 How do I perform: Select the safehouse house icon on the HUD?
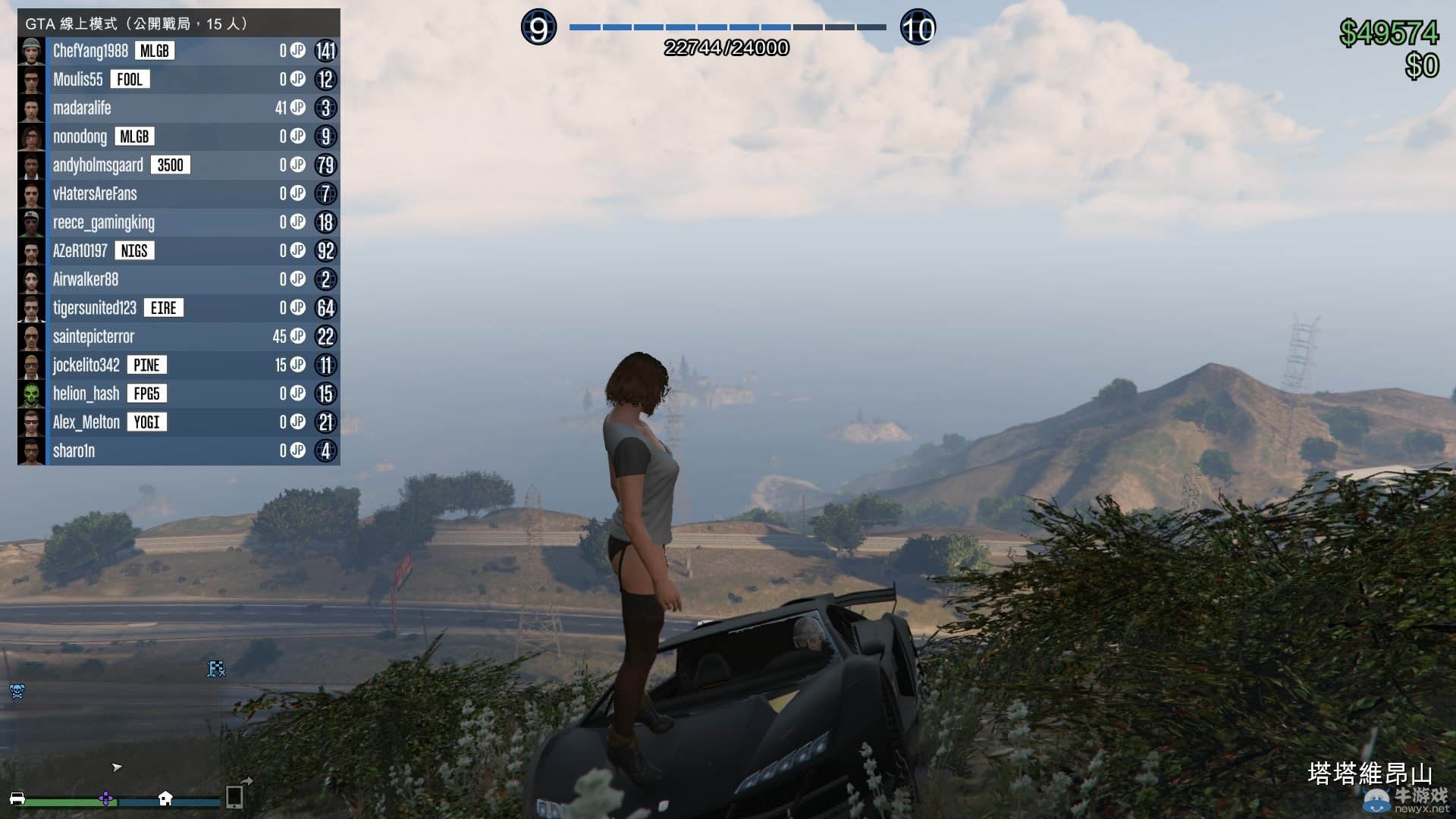tap(164, 800)
